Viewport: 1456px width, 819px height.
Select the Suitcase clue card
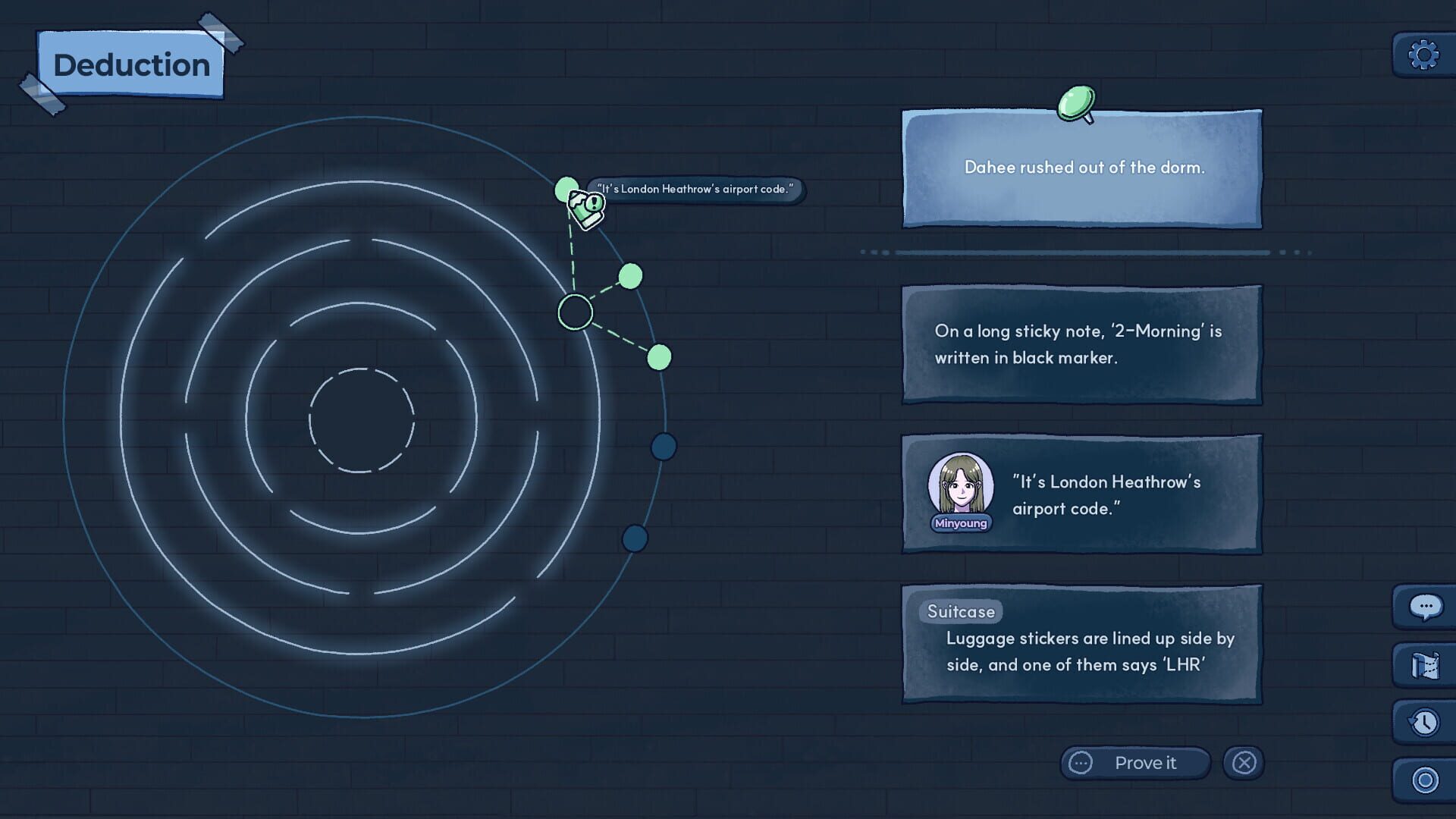click(1082, 645)
